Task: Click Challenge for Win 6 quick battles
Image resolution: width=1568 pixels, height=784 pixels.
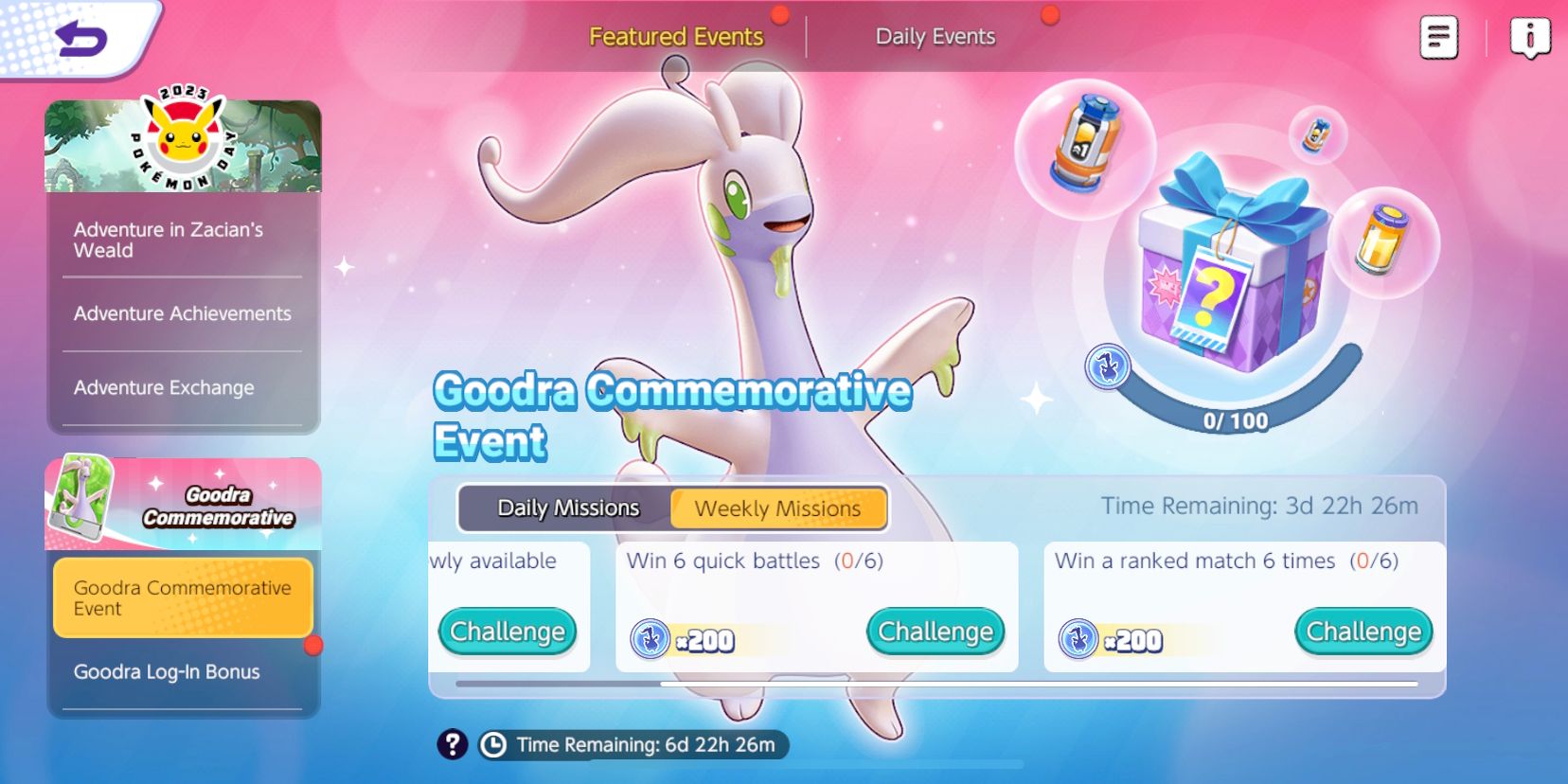Action: point(935,631)
